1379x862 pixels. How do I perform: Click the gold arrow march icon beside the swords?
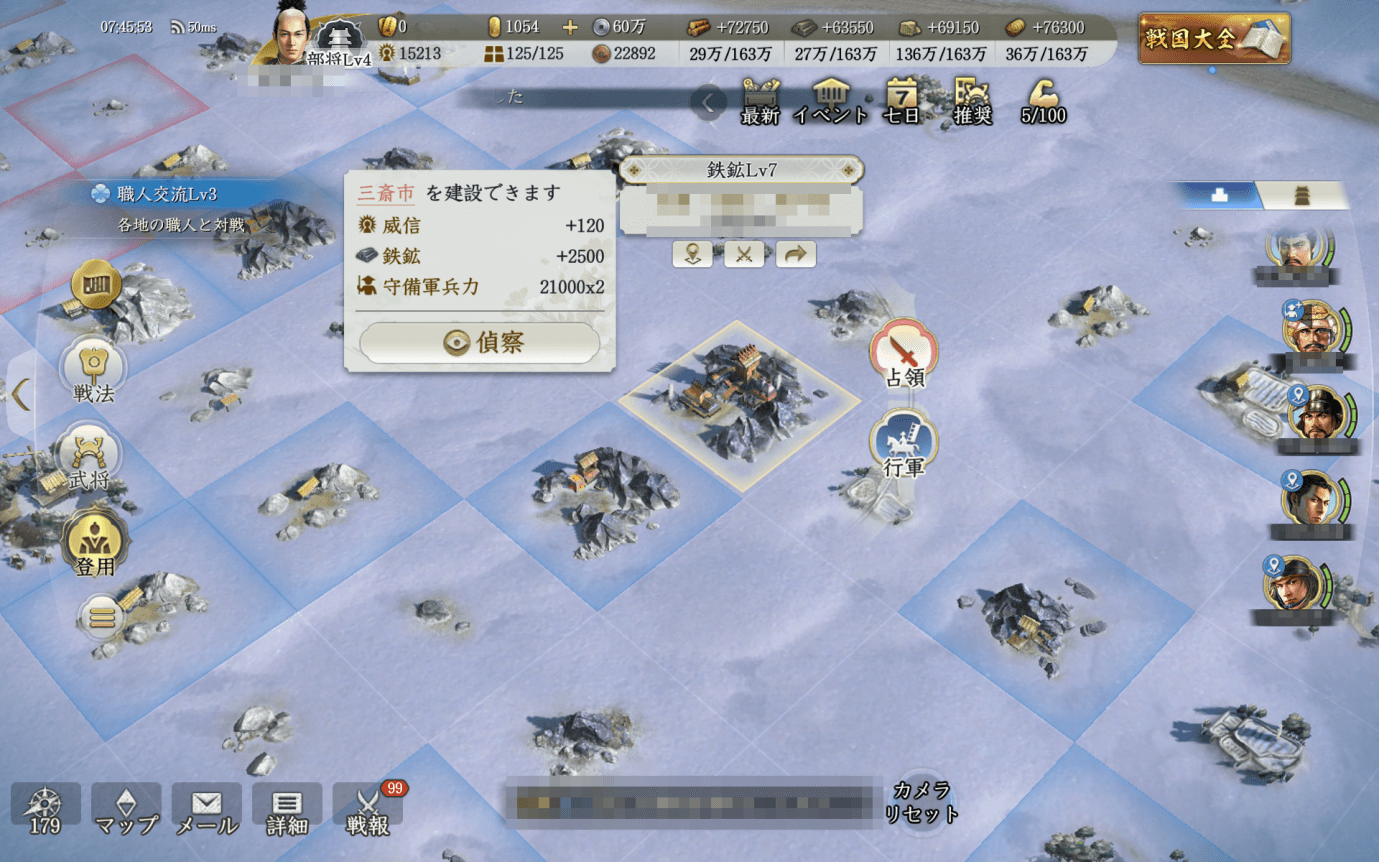pos(795,254)
